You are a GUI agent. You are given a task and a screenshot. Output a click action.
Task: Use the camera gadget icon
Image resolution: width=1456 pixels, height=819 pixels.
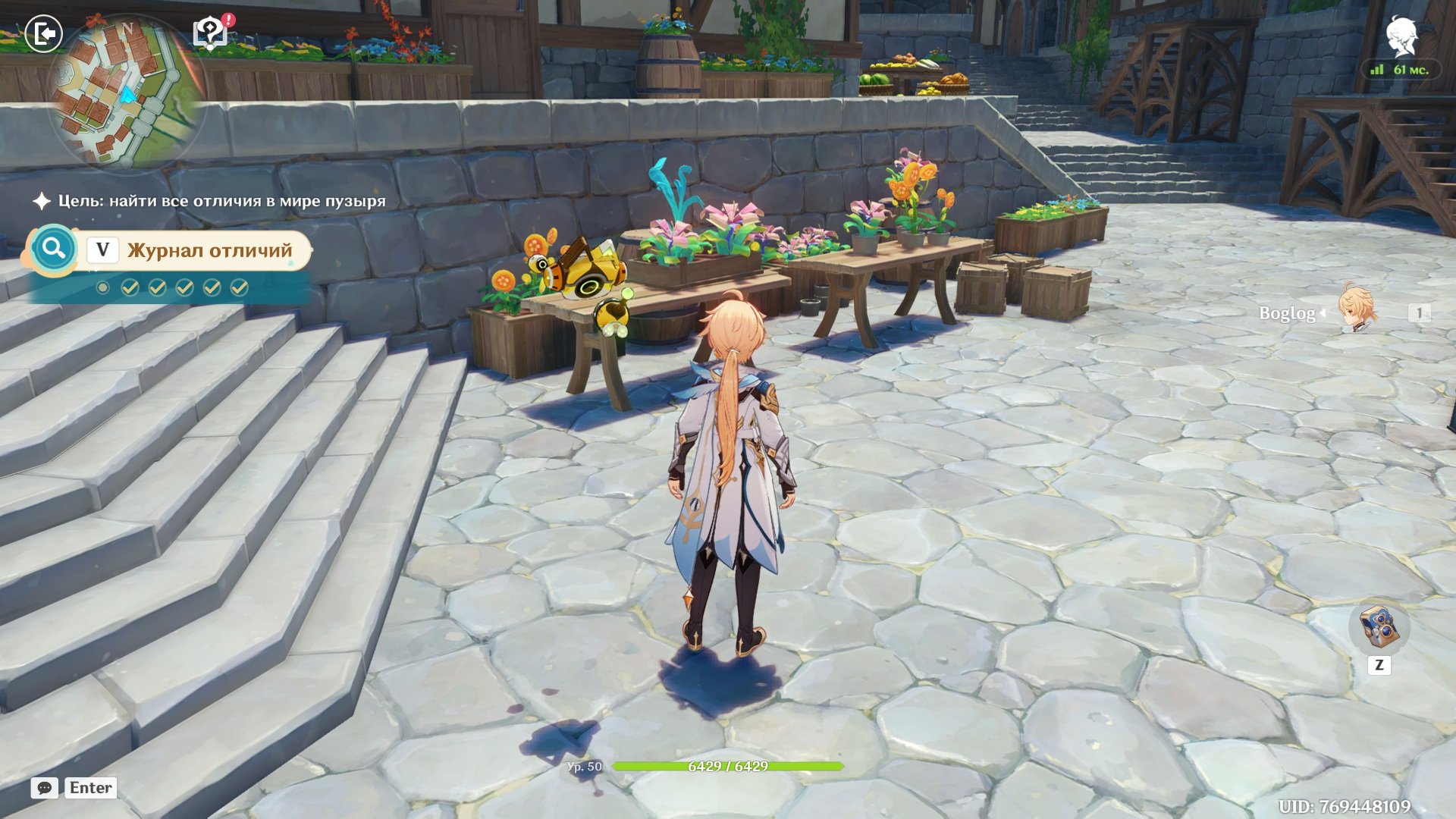1379,626
